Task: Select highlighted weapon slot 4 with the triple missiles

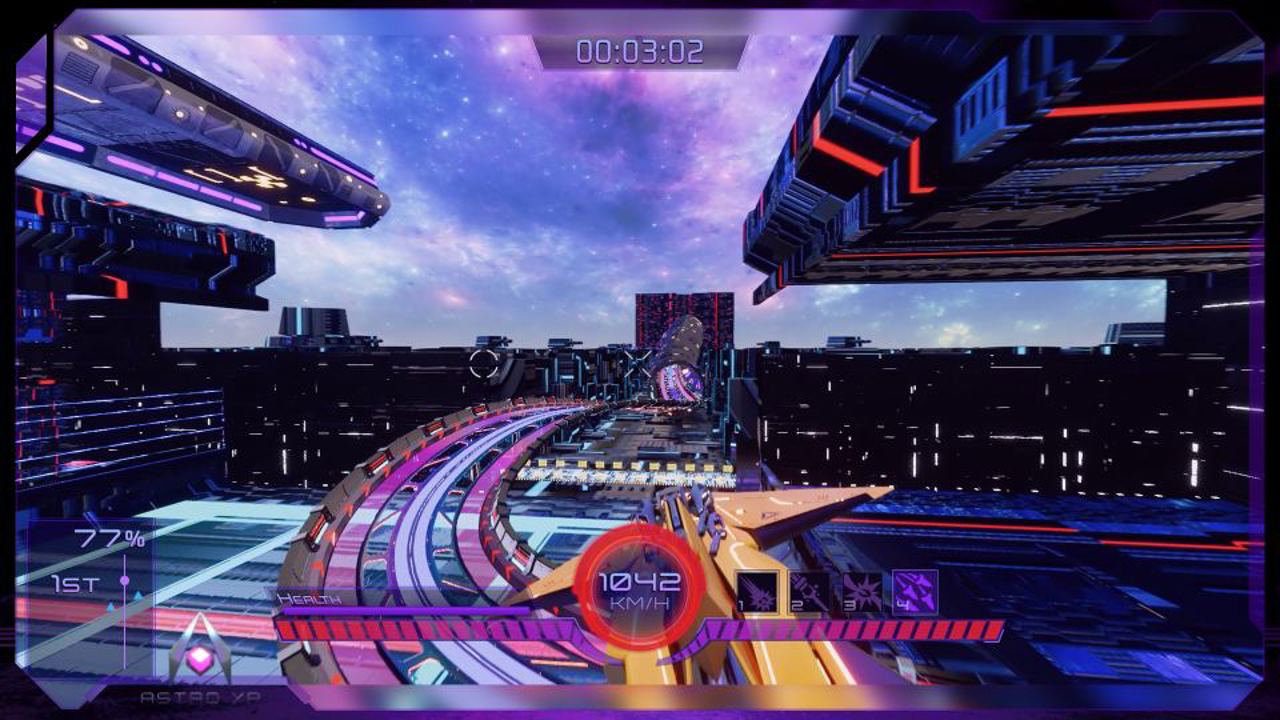Action: [914, 591]
